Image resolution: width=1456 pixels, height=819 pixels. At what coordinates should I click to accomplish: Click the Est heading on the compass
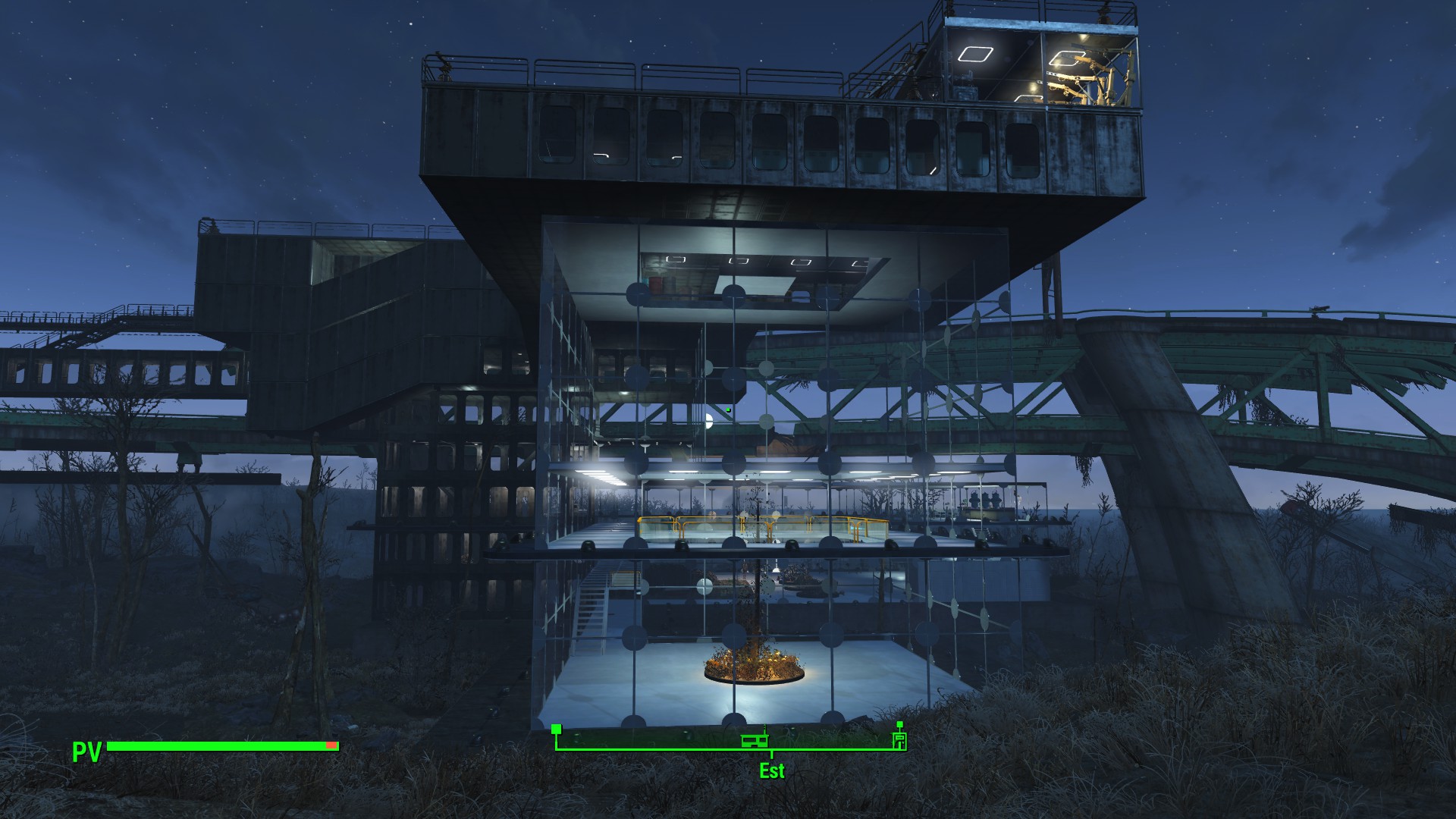click(772, 770)
